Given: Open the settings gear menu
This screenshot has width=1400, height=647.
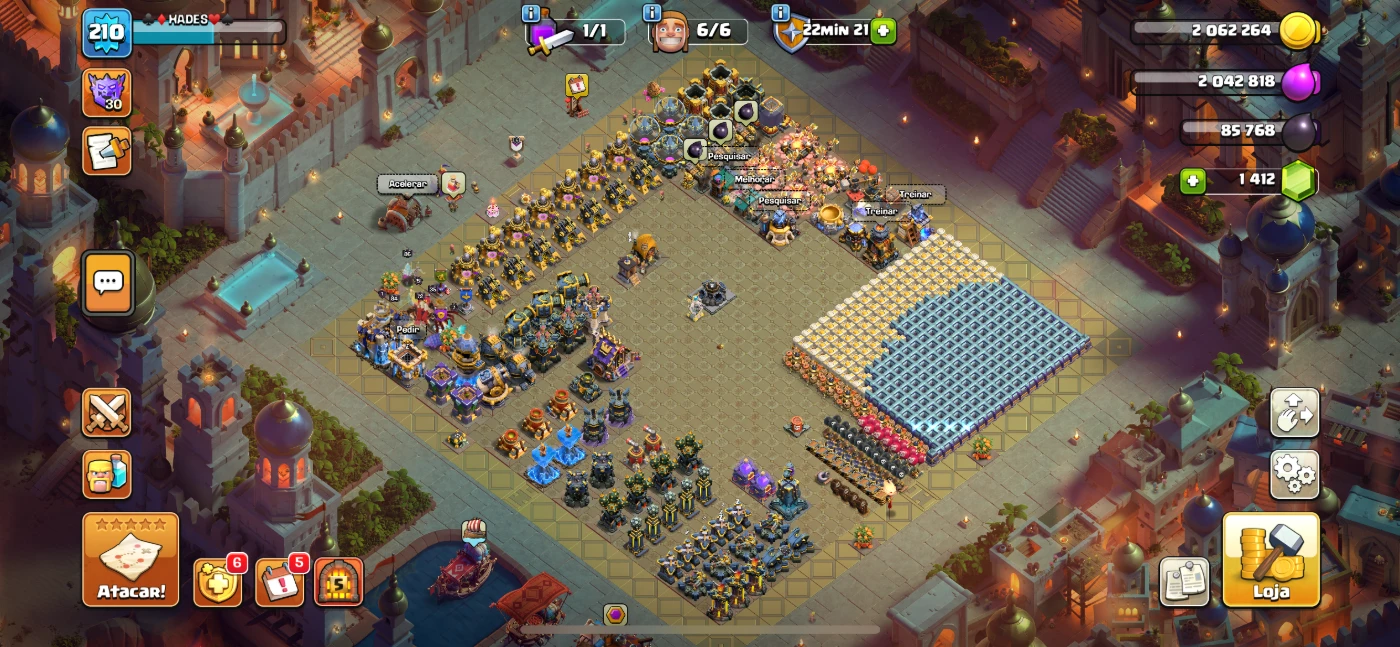Looking at the screenshot, I should [1294, 474].
